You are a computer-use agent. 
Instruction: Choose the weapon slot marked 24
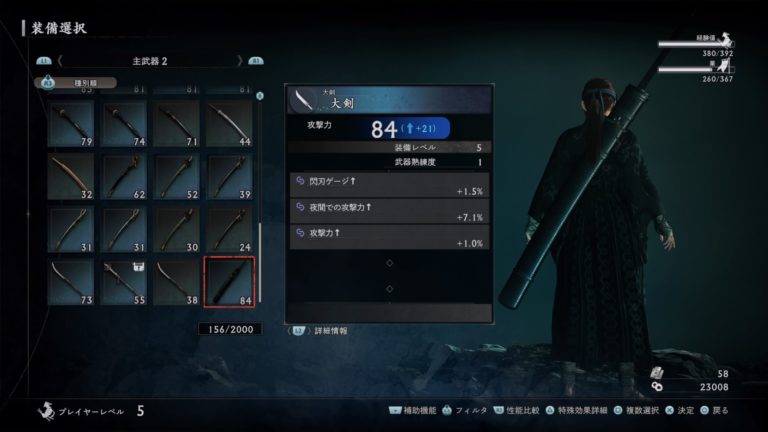click(229, 229)
